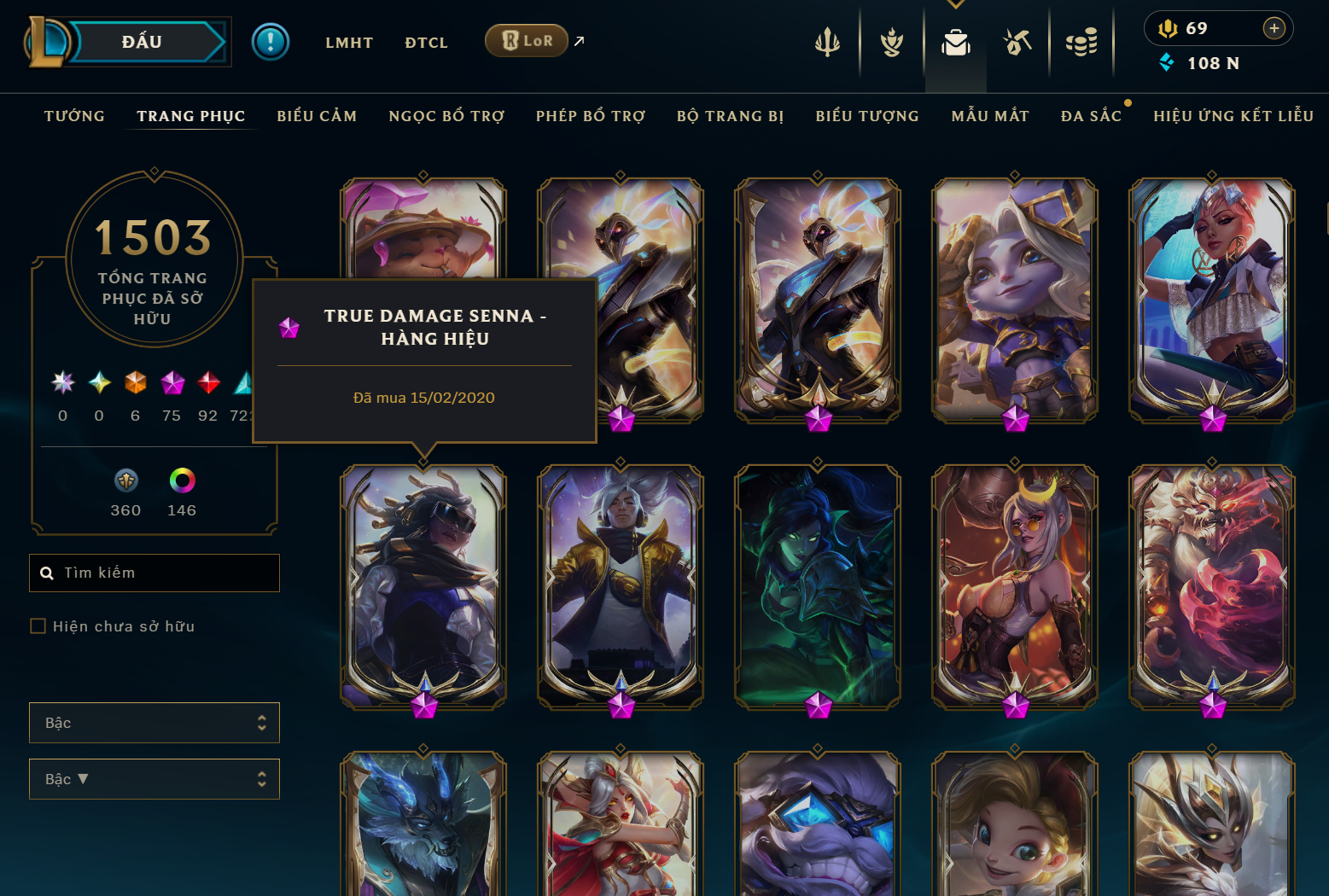Image resolution: width=1329 pixels, height=896 pixels.
Task: Enable the 'Hiện chưa sở hữu' checkbox
Action: pos(38,625)
